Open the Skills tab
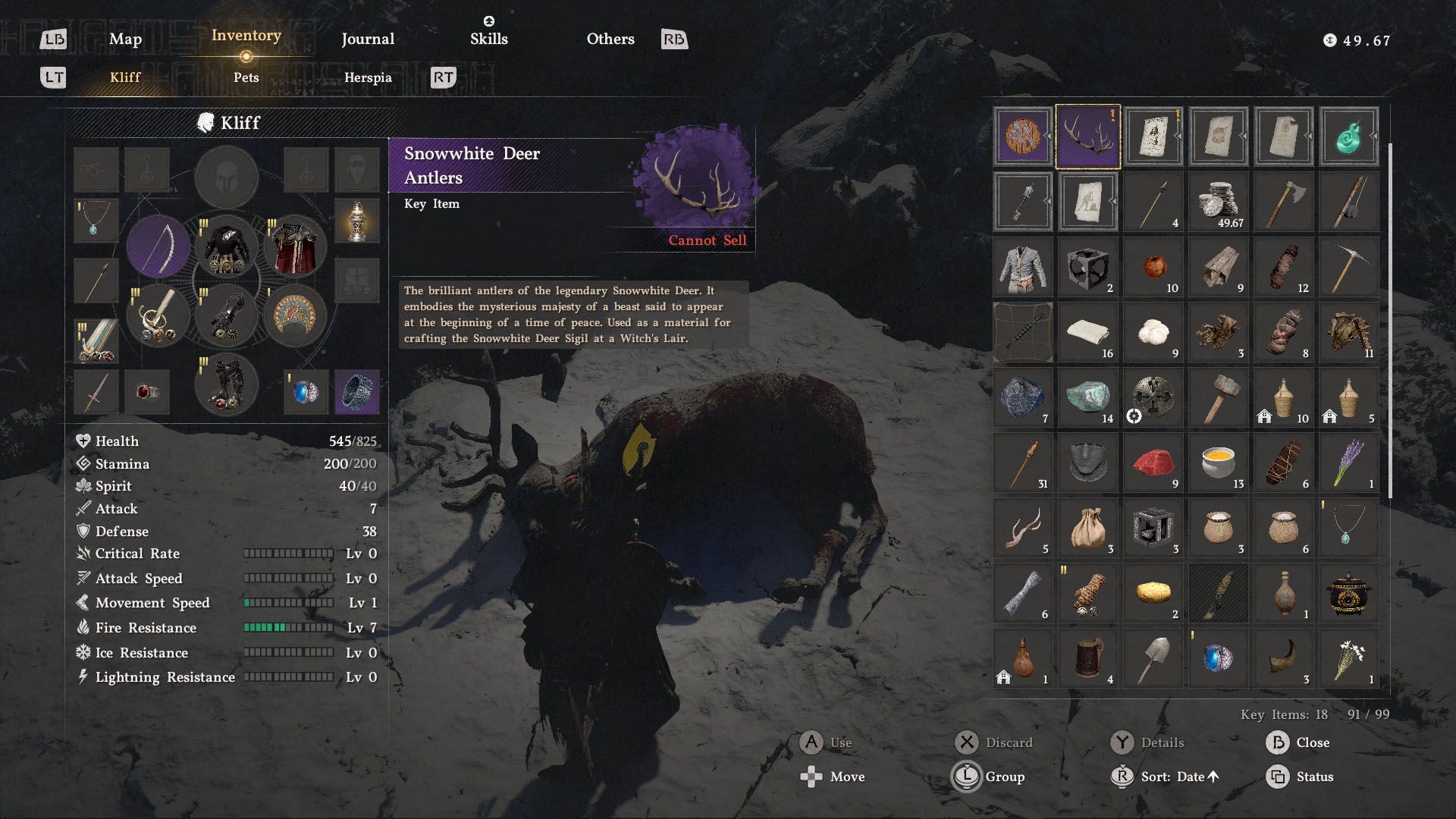 [x=489, y=39]
